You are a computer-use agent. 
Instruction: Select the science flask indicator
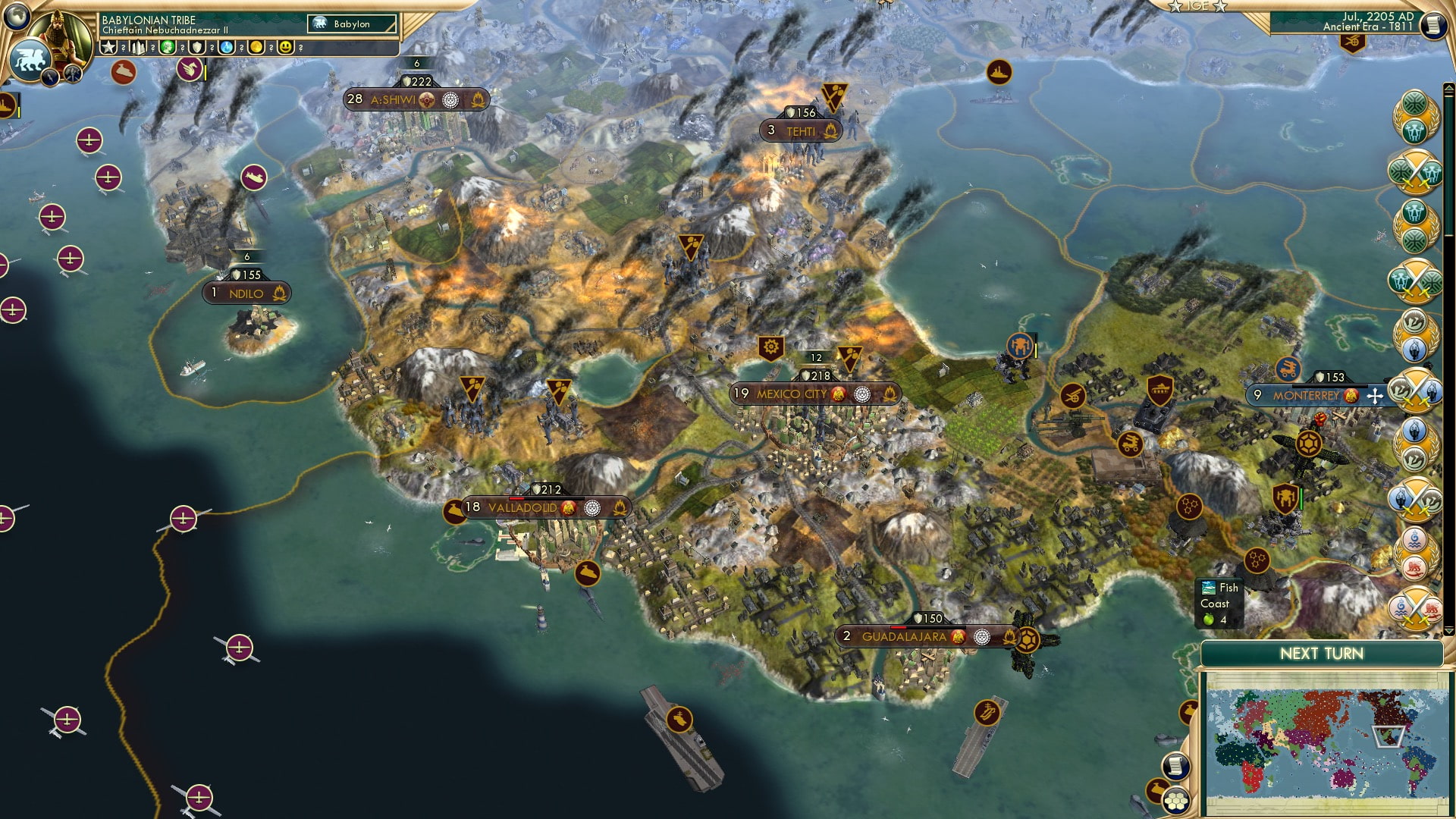pos(225,49)
